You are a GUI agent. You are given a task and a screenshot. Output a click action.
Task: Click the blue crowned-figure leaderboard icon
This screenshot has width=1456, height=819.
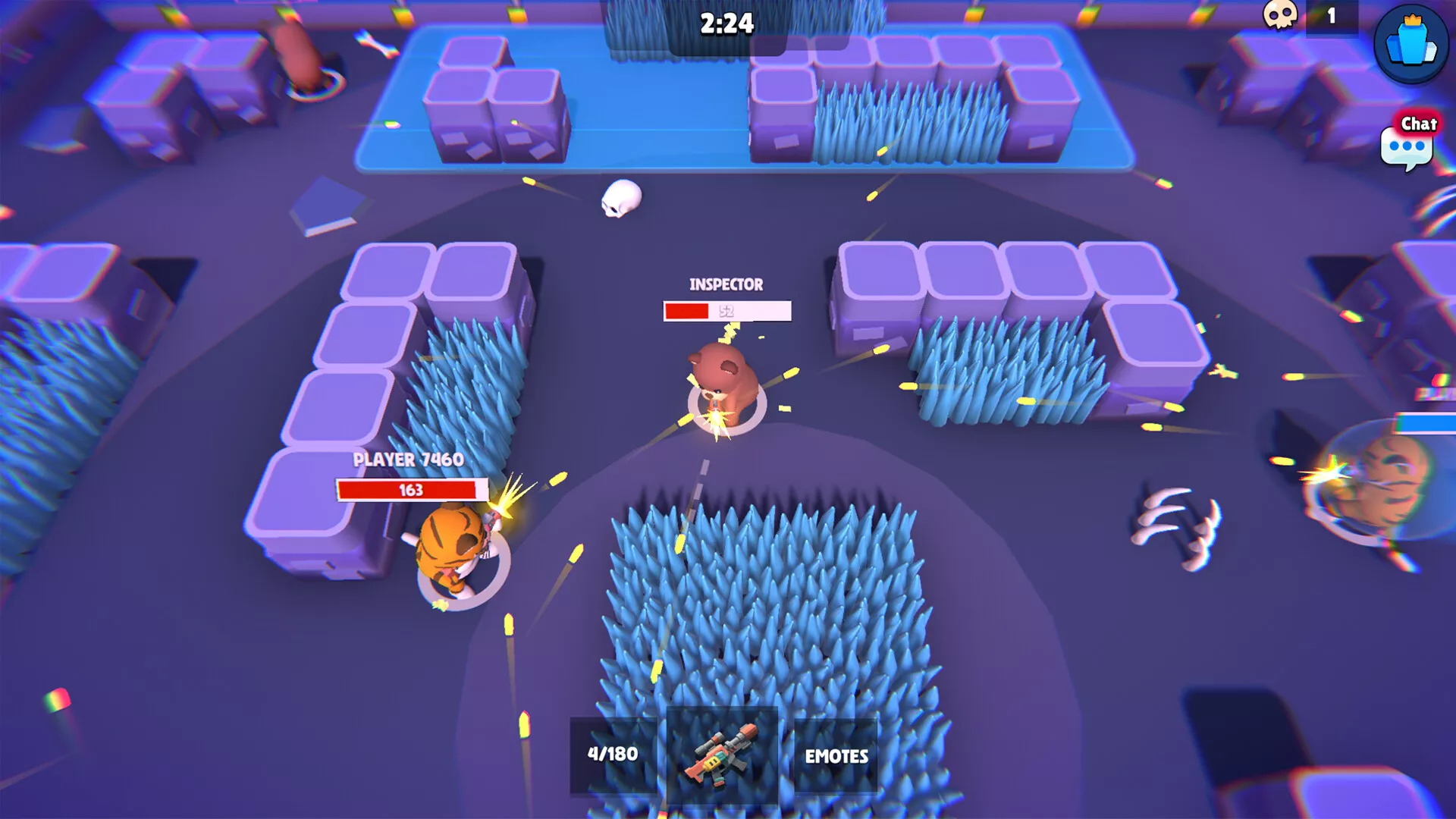coord(1410,43)
